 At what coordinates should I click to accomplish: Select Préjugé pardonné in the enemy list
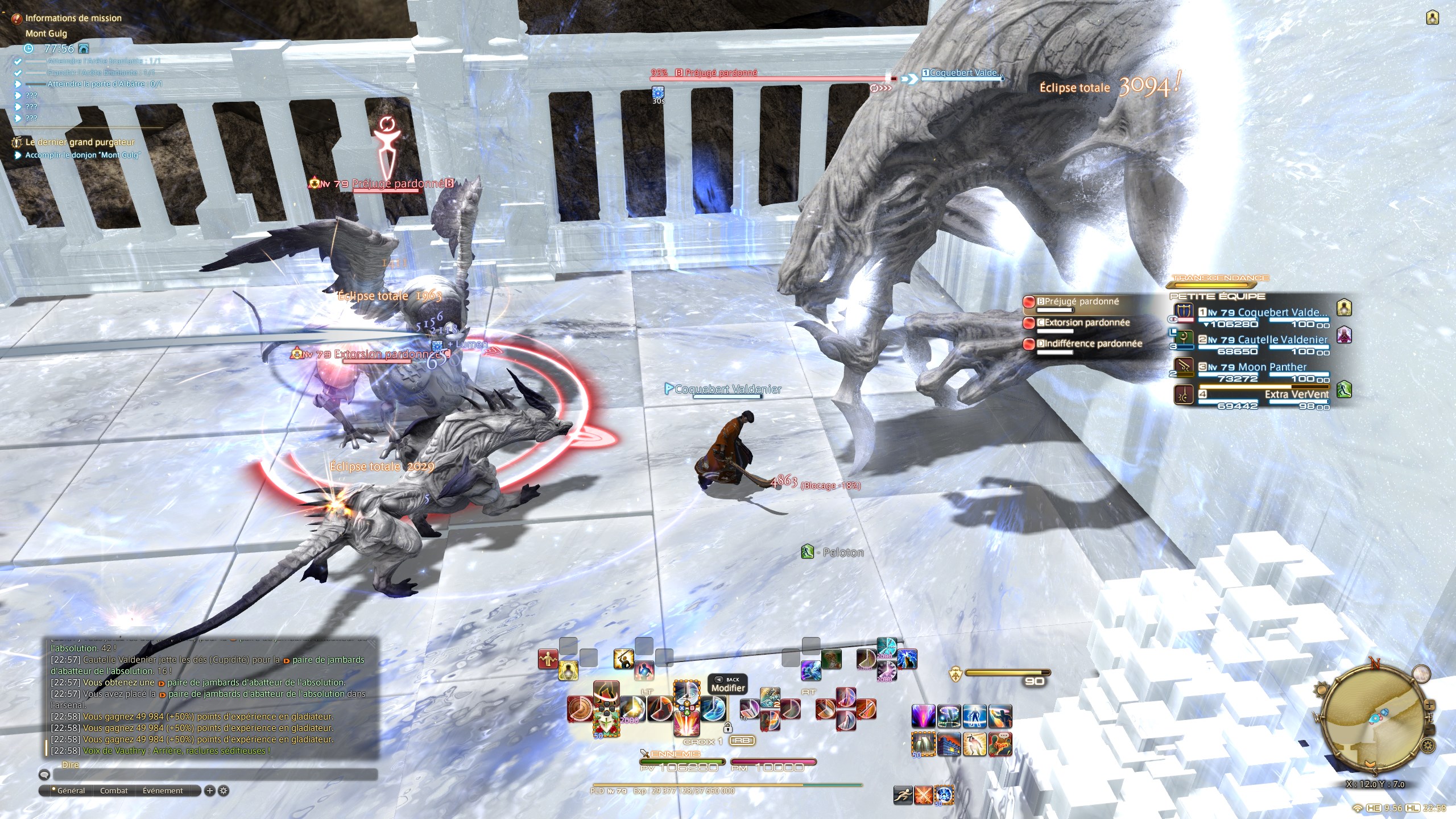[1081, 302]
